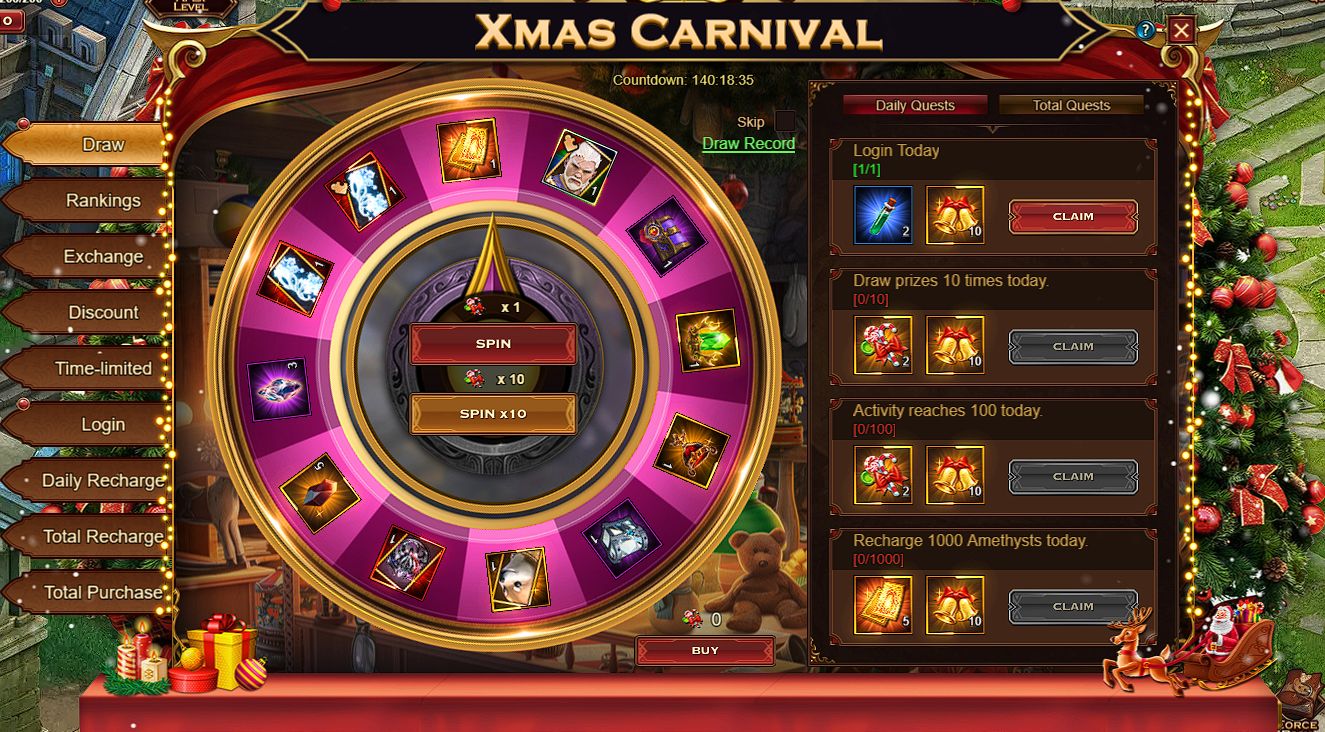Open the help question mark icon
This screenshot has width=1325, height=732.
tap(1146, 30)
